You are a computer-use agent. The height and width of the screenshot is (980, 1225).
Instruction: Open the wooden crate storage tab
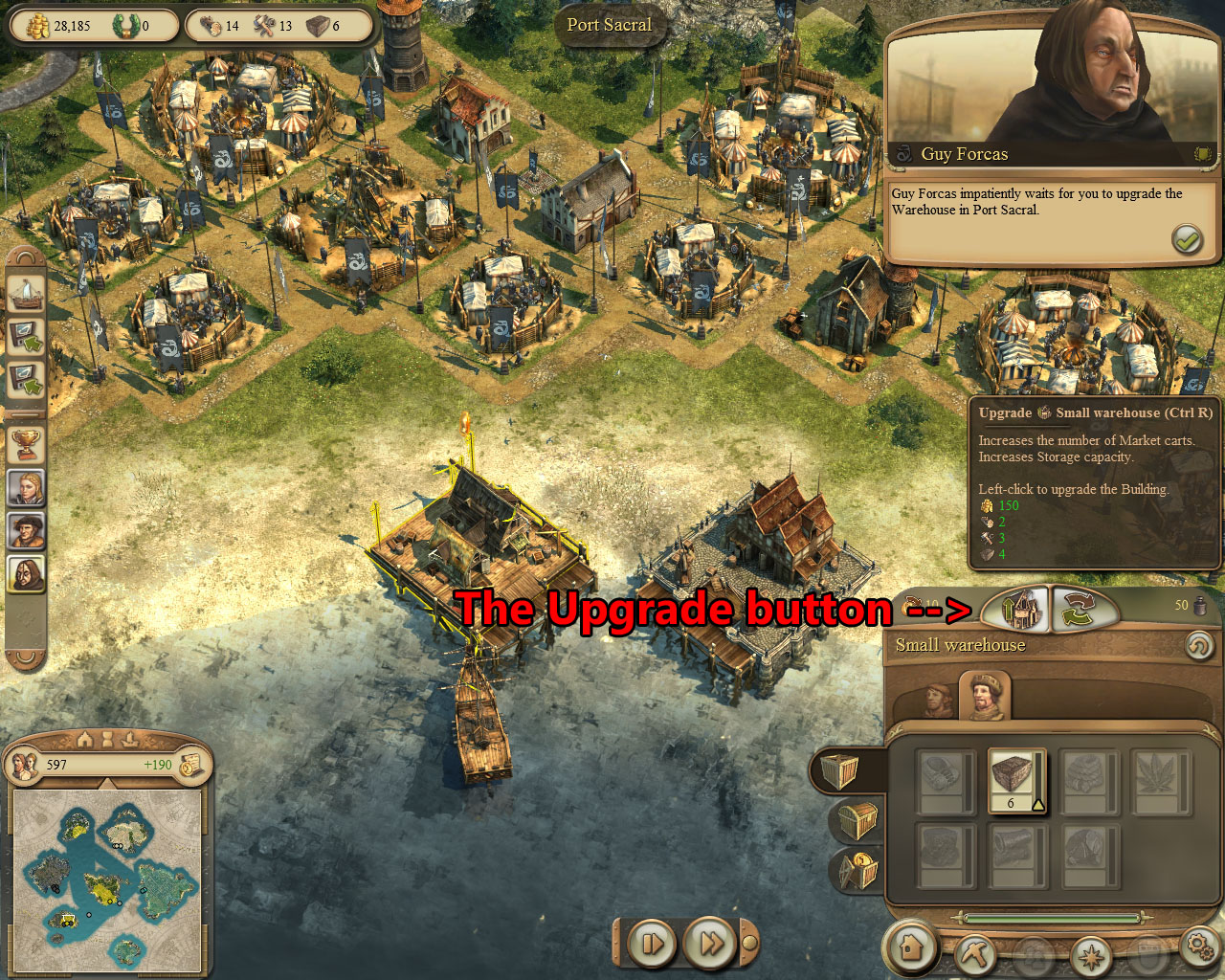[839, 770]
